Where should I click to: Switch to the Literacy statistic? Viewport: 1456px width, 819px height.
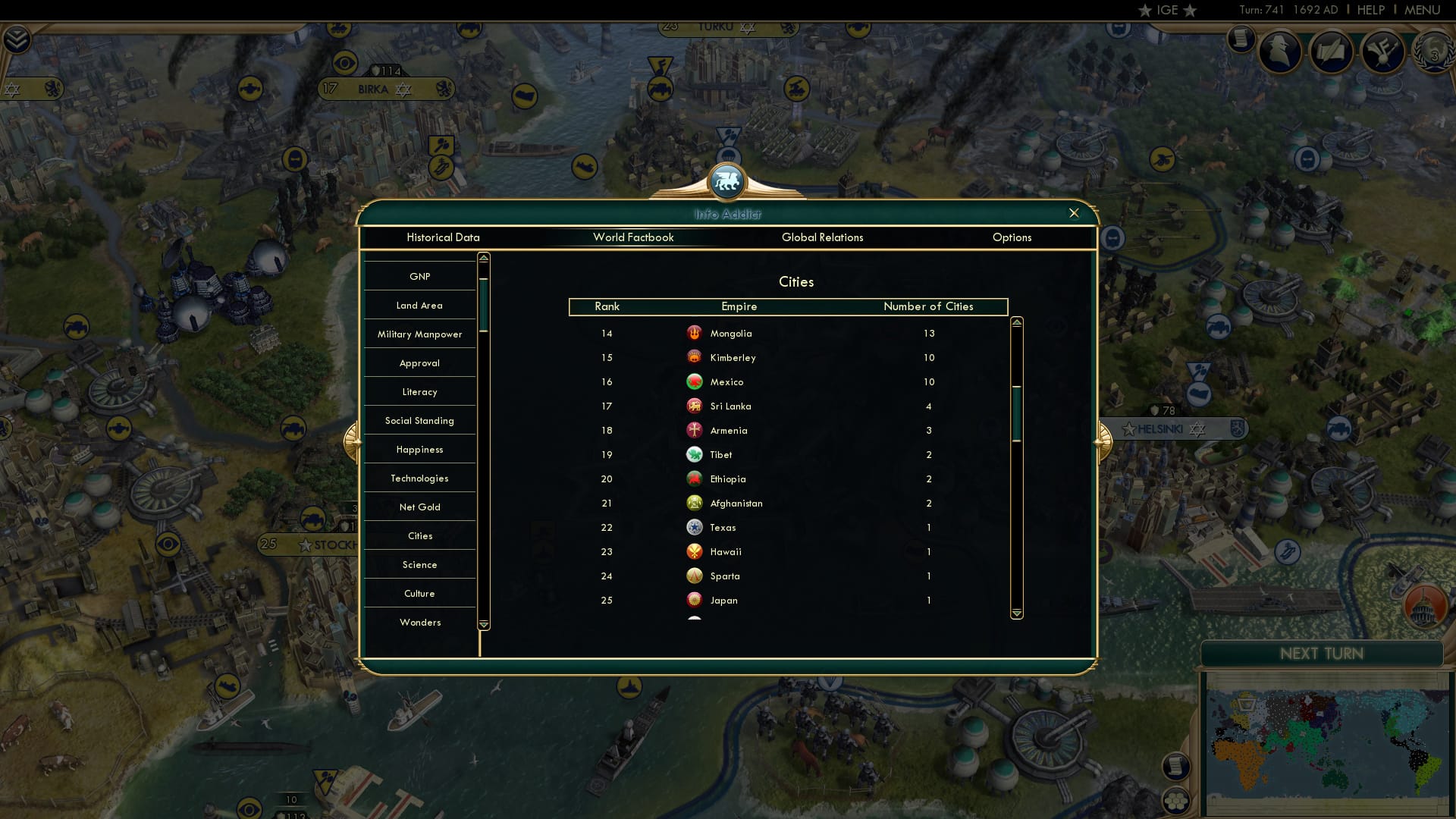(x=419, y=391)
